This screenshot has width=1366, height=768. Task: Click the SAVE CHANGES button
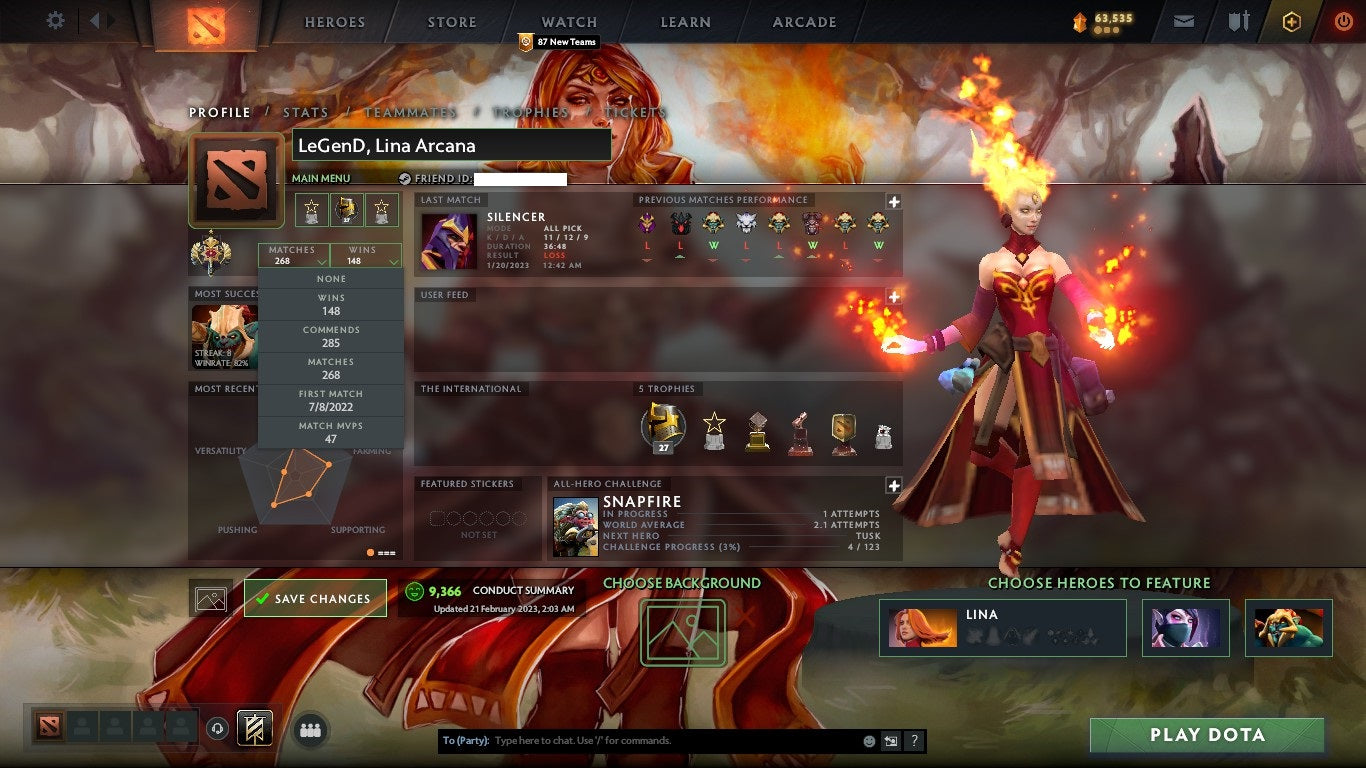pyautogui.click(x=314, y=597)
